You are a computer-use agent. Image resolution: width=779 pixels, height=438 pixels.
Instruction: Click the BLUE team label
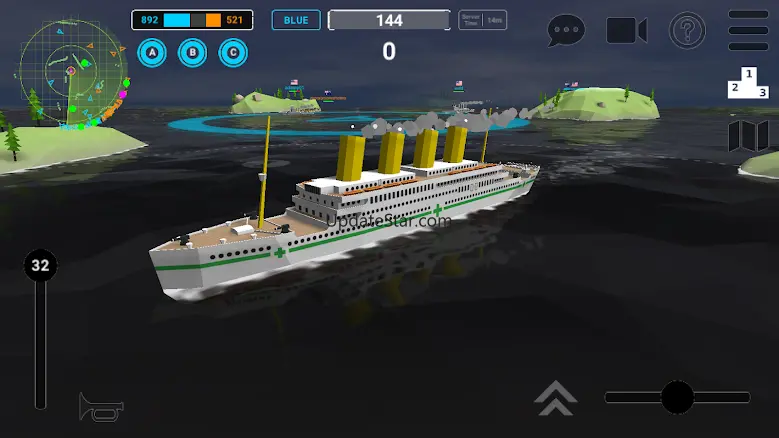(x=296, y=20)
